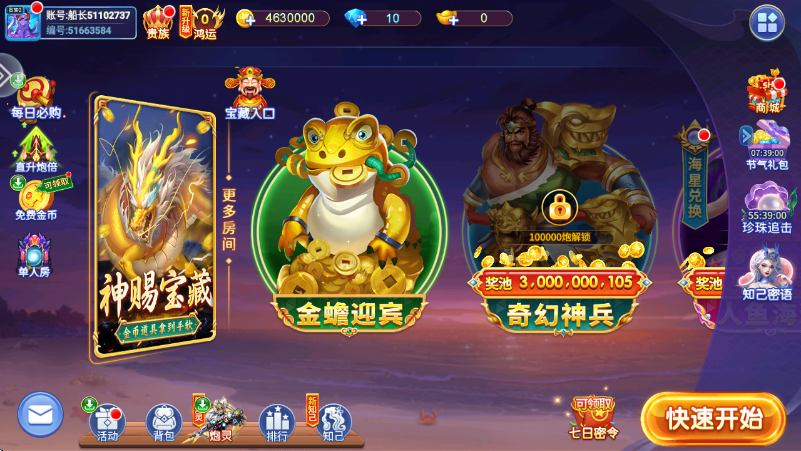Claim the 免费金币 free coins
Screen dimensions: 801x451
(36, 200)
